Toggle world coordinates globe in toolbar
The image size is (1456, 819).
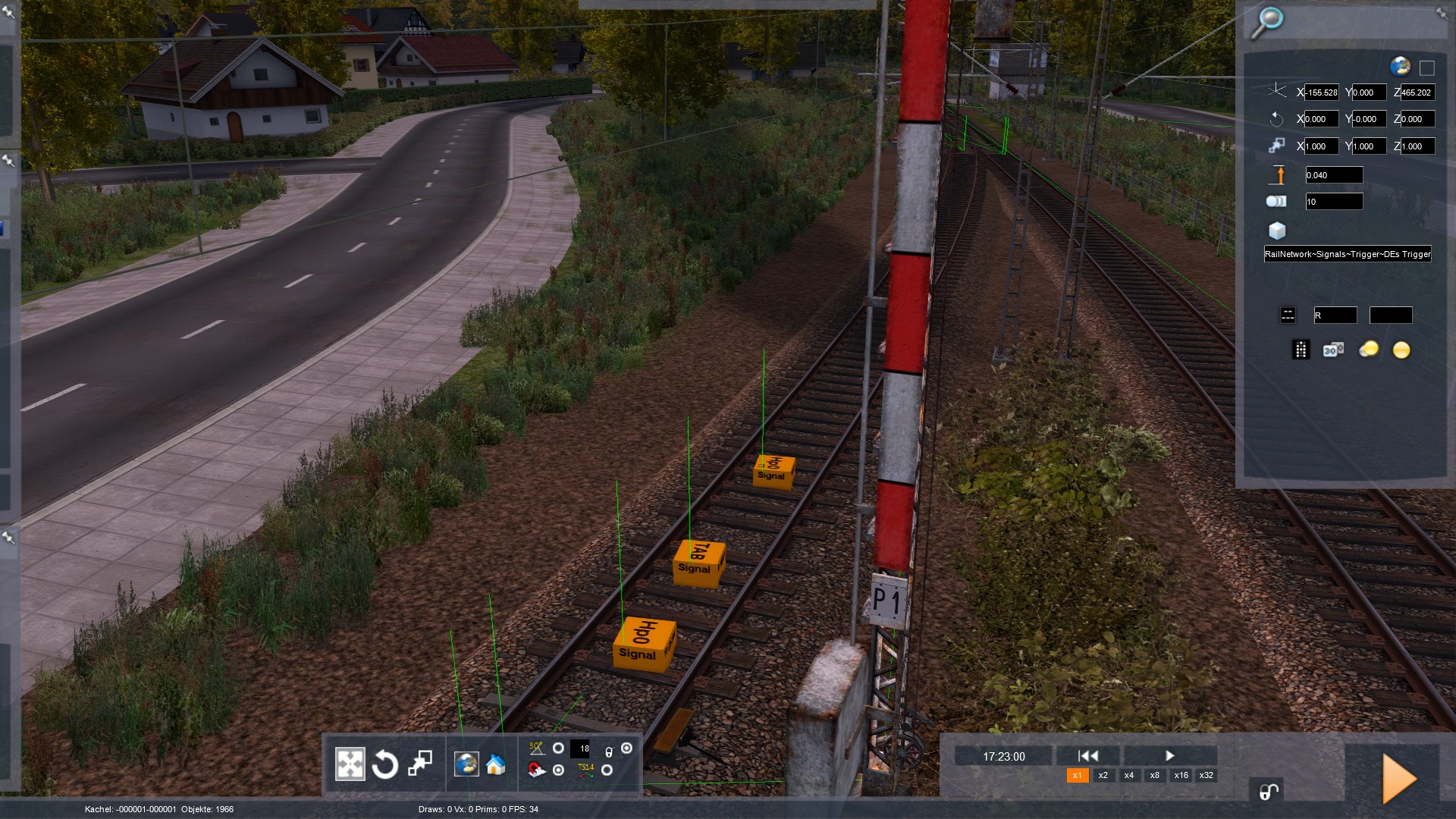[466, 764]
